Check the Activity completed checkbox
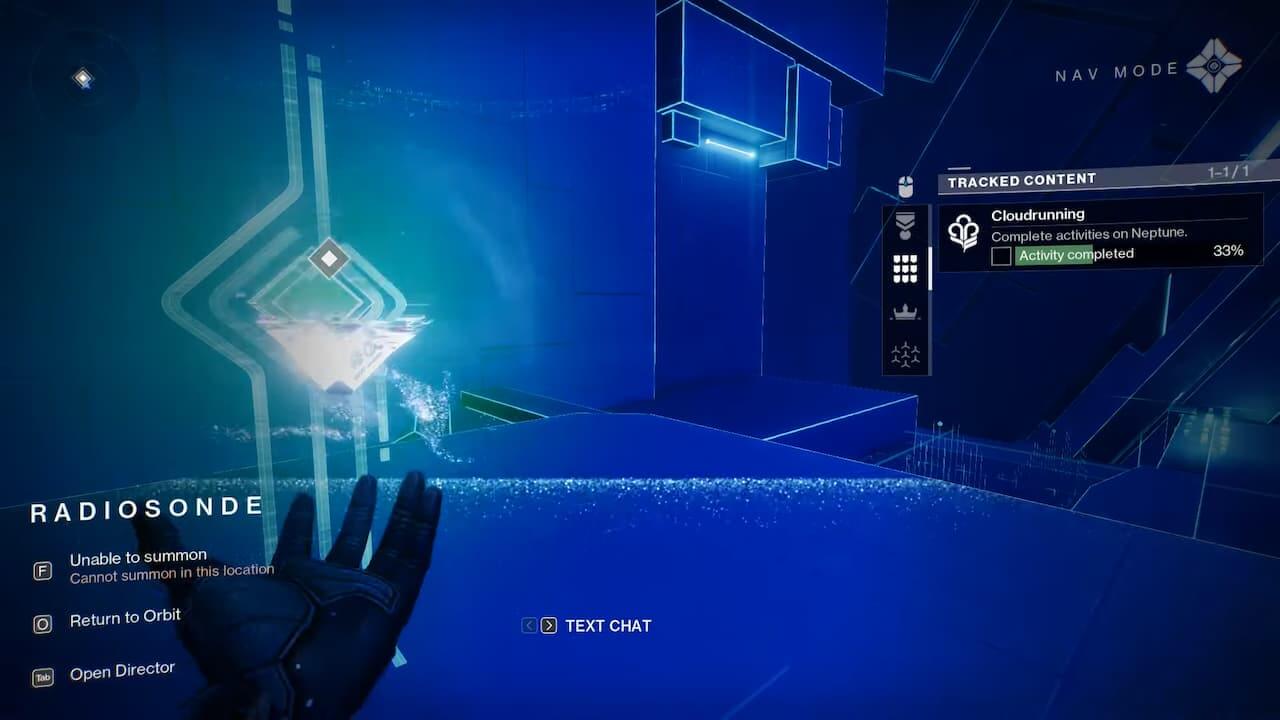The height and width of the screenshot is (720, 1280). (x=1000, y=254)
